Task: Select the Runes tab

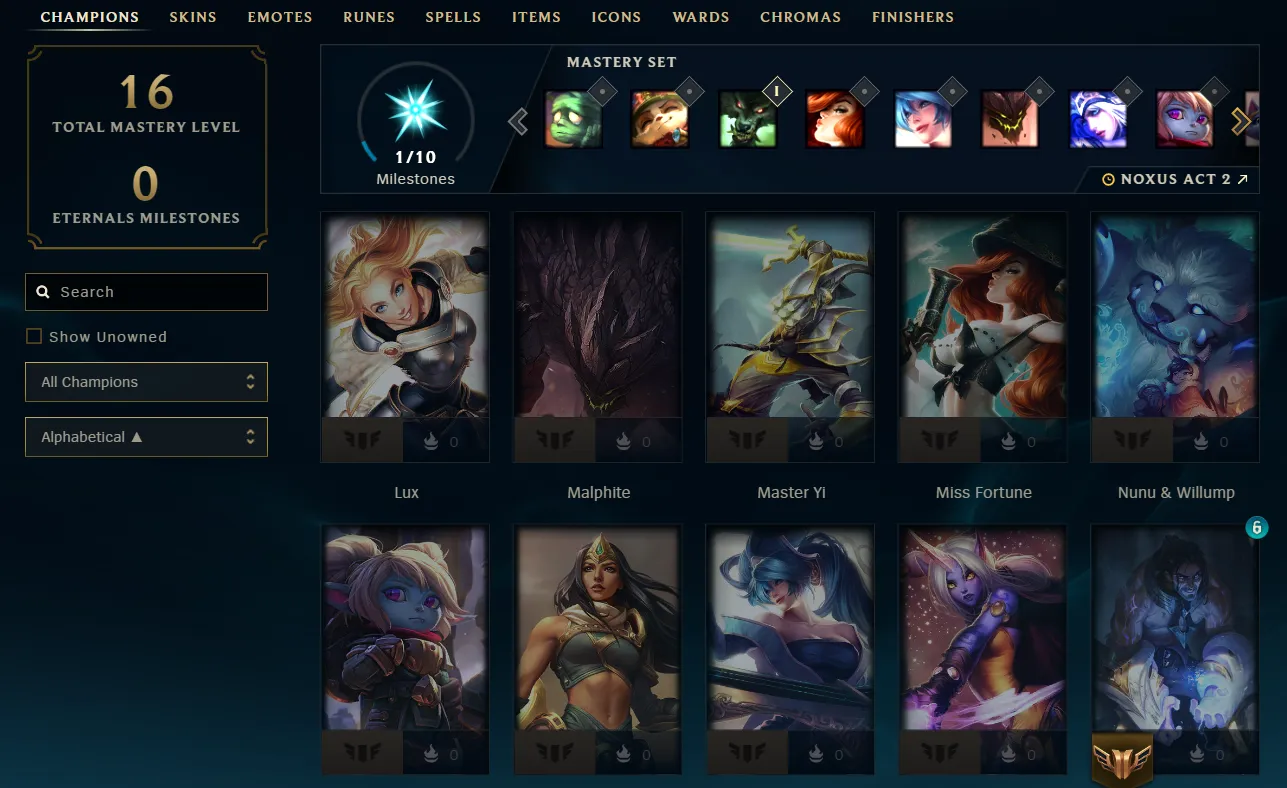Action: 369,17
